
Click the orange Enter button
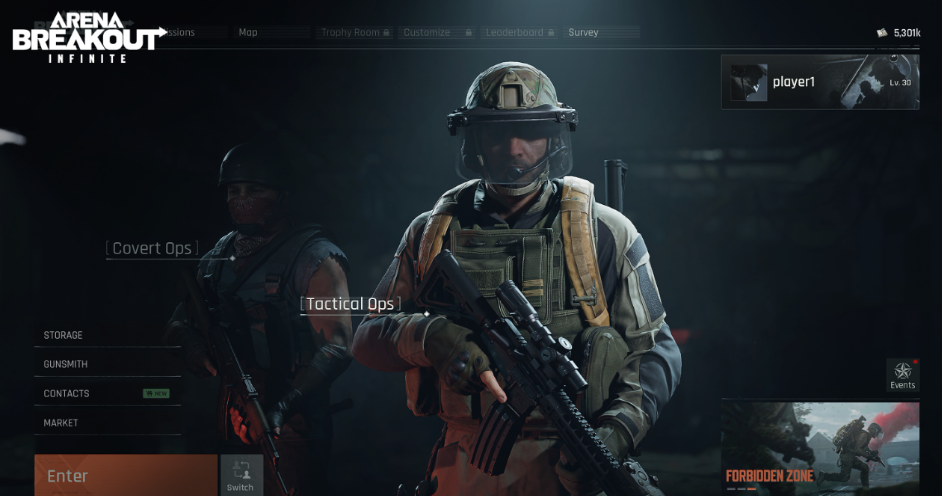125,475
